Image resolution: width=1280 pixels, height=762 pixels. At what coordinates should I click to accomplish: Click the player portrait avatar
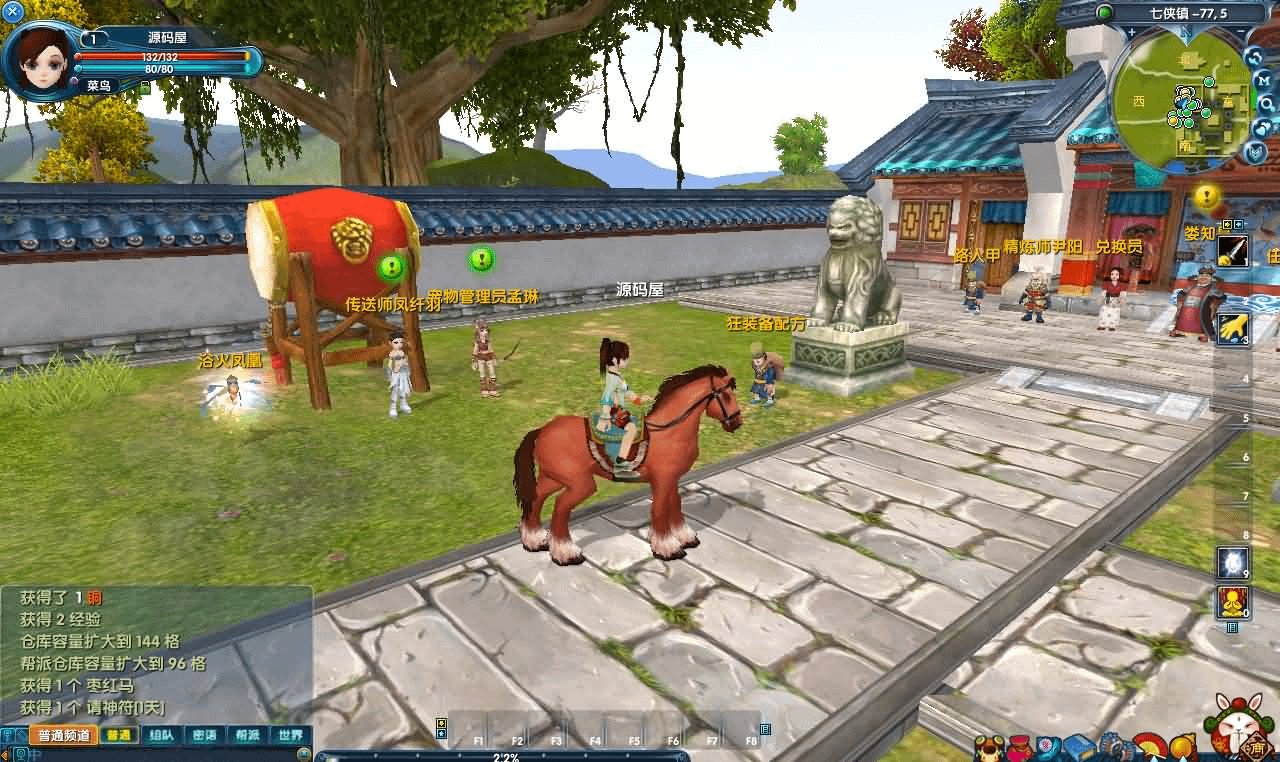point(40,58)
